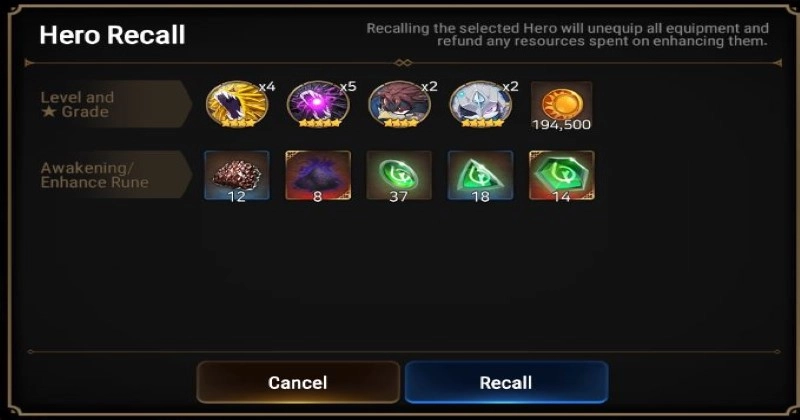The width and height of the screenshot is (800, 420).
Task: Select the purple orb hero portrait x5
Action: 317,105
